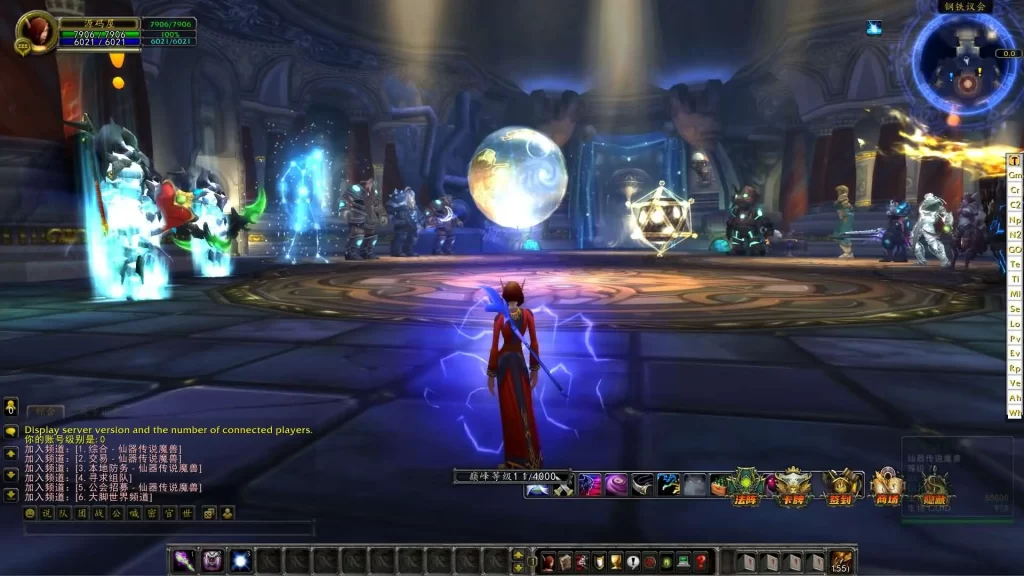The height and width of the screenshot is (576, 1024).
Task: Click the 说 say channel button
Action: coord(46,513)
